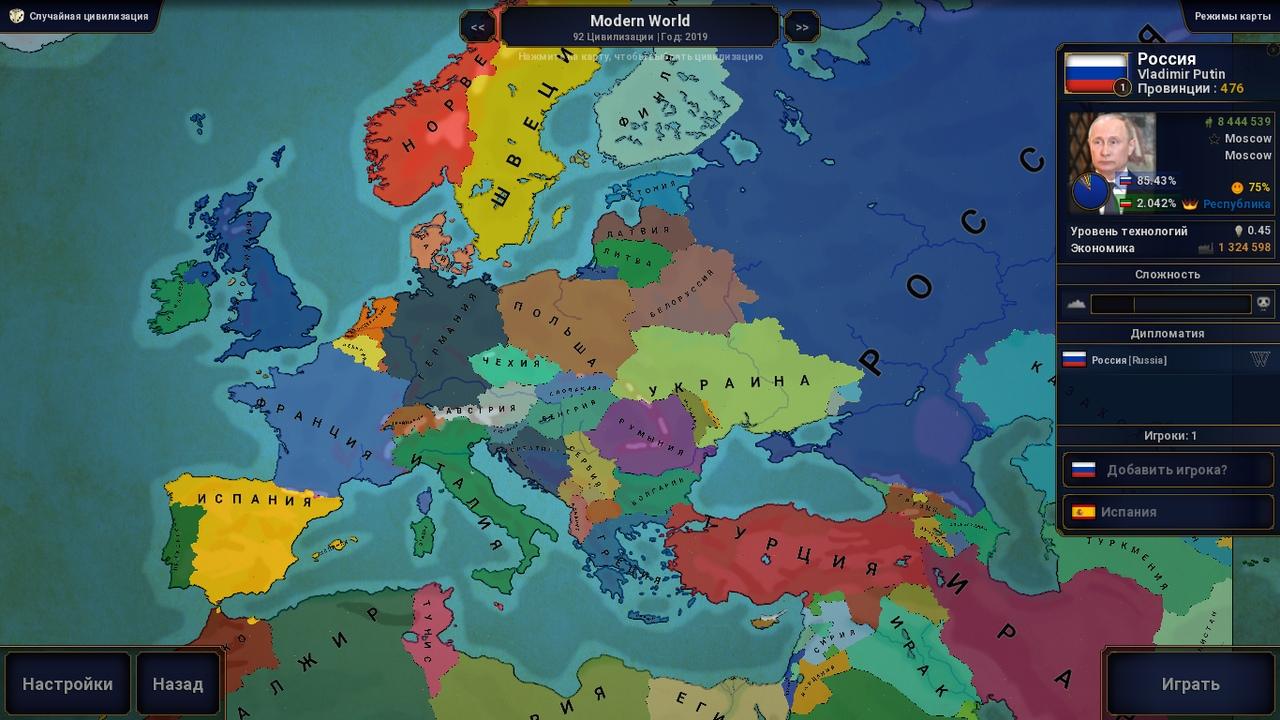Click Добавить игрока? to add a player
The height and width of the screenshot is (720, 1280).
(1168, 469)
